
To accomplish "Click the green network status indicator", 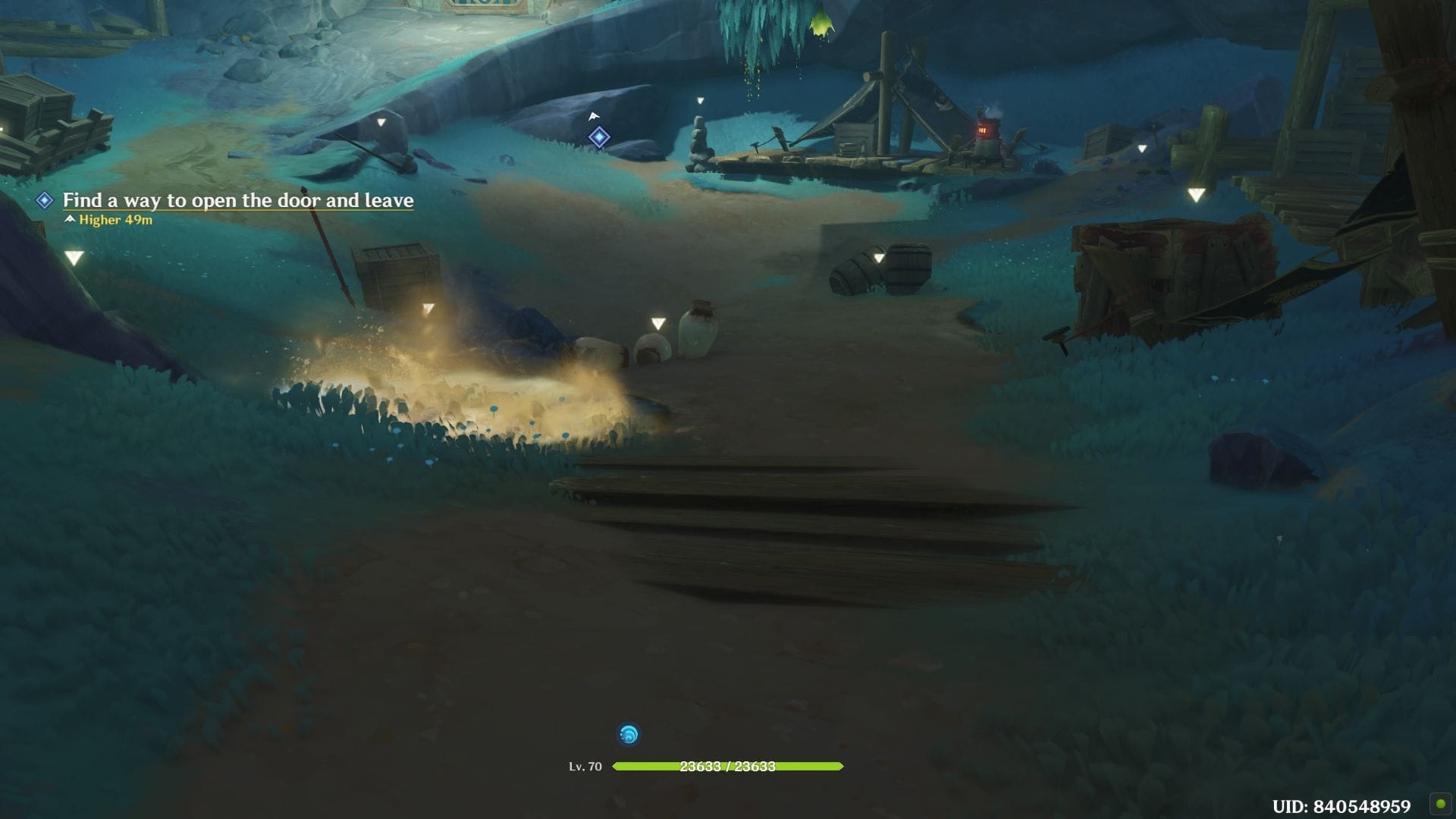I will coord(1439,804).
